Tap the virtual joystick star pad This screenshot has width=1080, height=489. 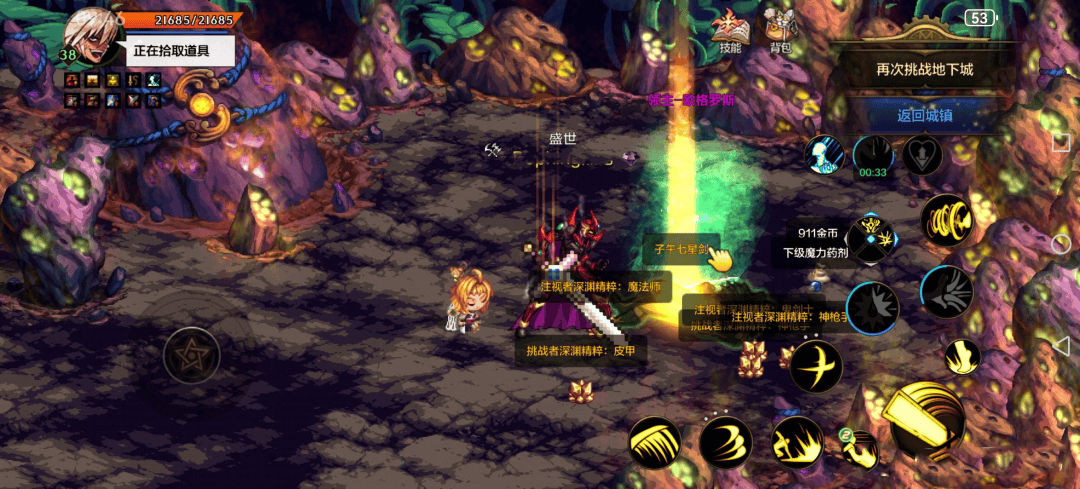coord(191,354)
